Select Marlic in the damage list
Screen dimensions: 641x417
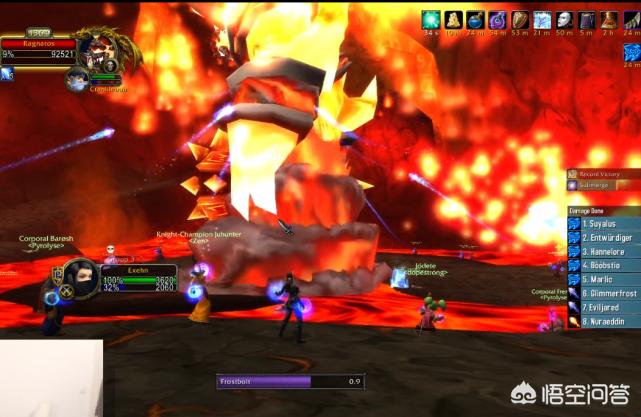pyautogui.click(x=604, y=280)
